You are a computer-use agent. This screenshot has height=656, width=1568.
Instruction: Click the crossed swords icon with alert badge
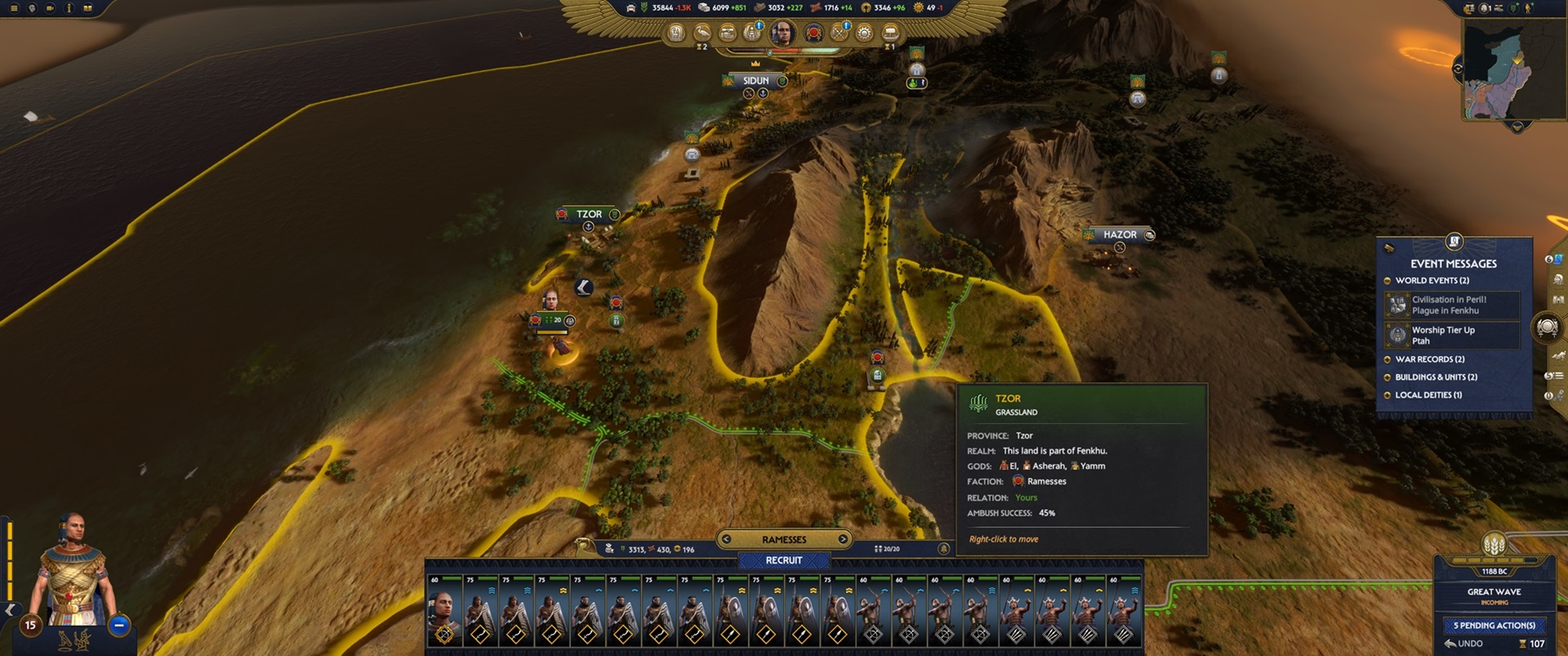click(x=838, y=34)
